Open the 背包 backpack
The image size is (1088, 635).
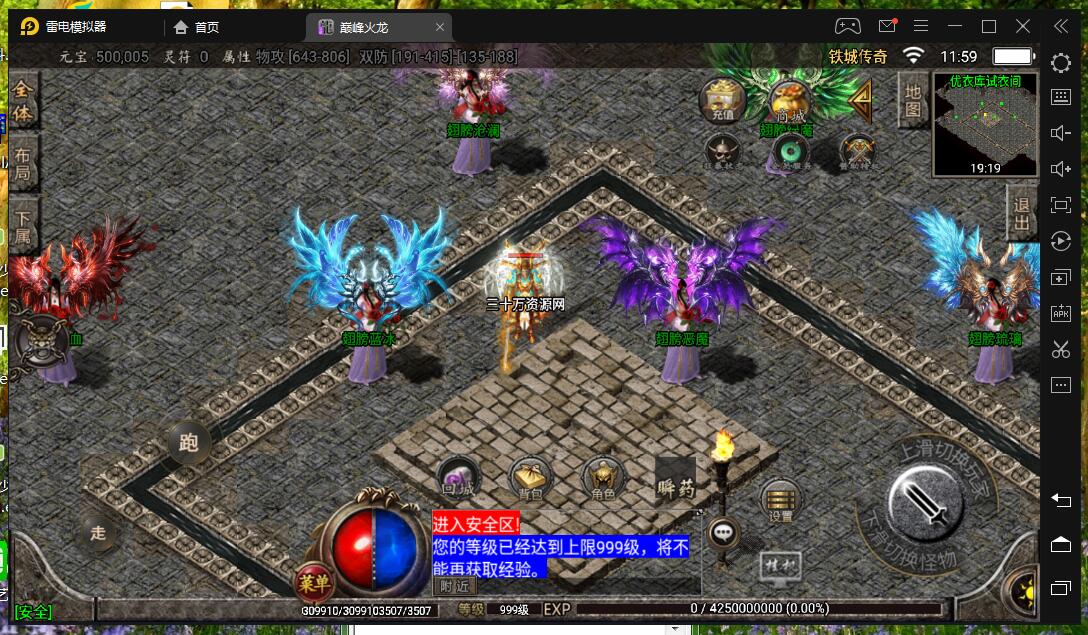(528, 478)
